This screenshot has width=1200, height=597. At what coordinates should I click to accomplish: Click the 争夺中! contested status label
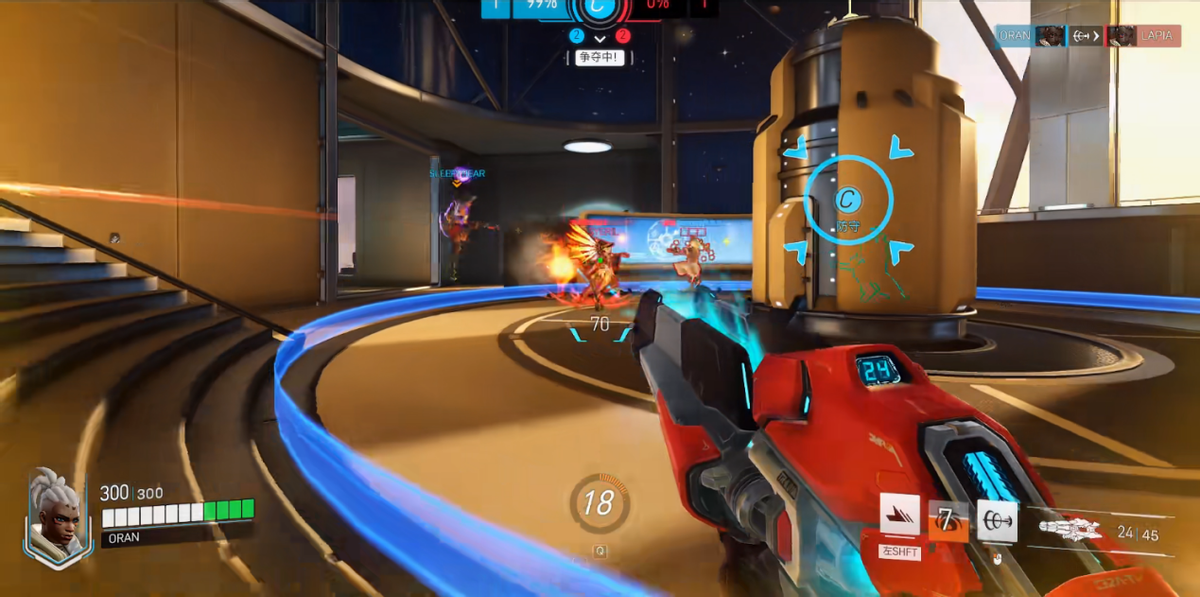[x=599, y=58]
